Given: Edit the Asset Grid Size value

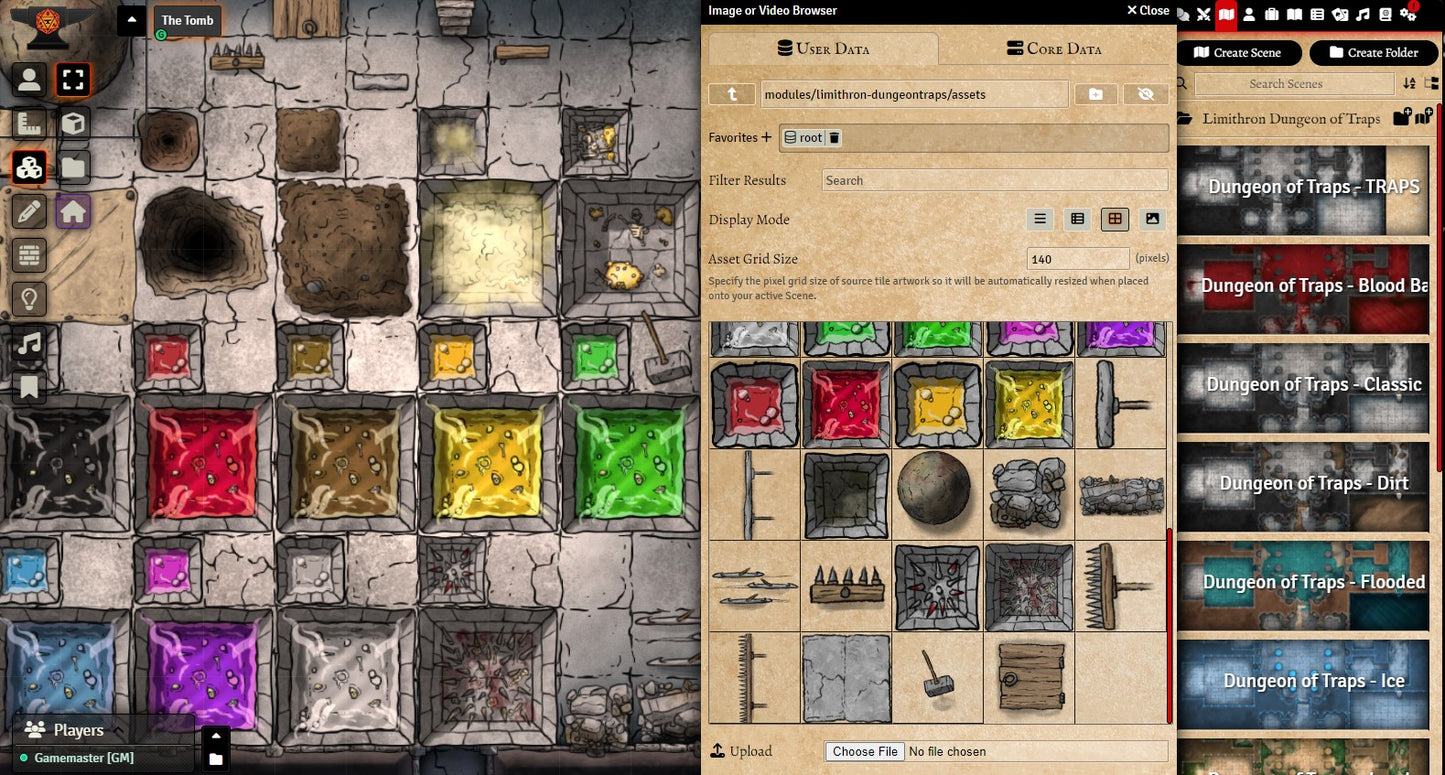Looking at the screenshot, I should [1077, 259].
